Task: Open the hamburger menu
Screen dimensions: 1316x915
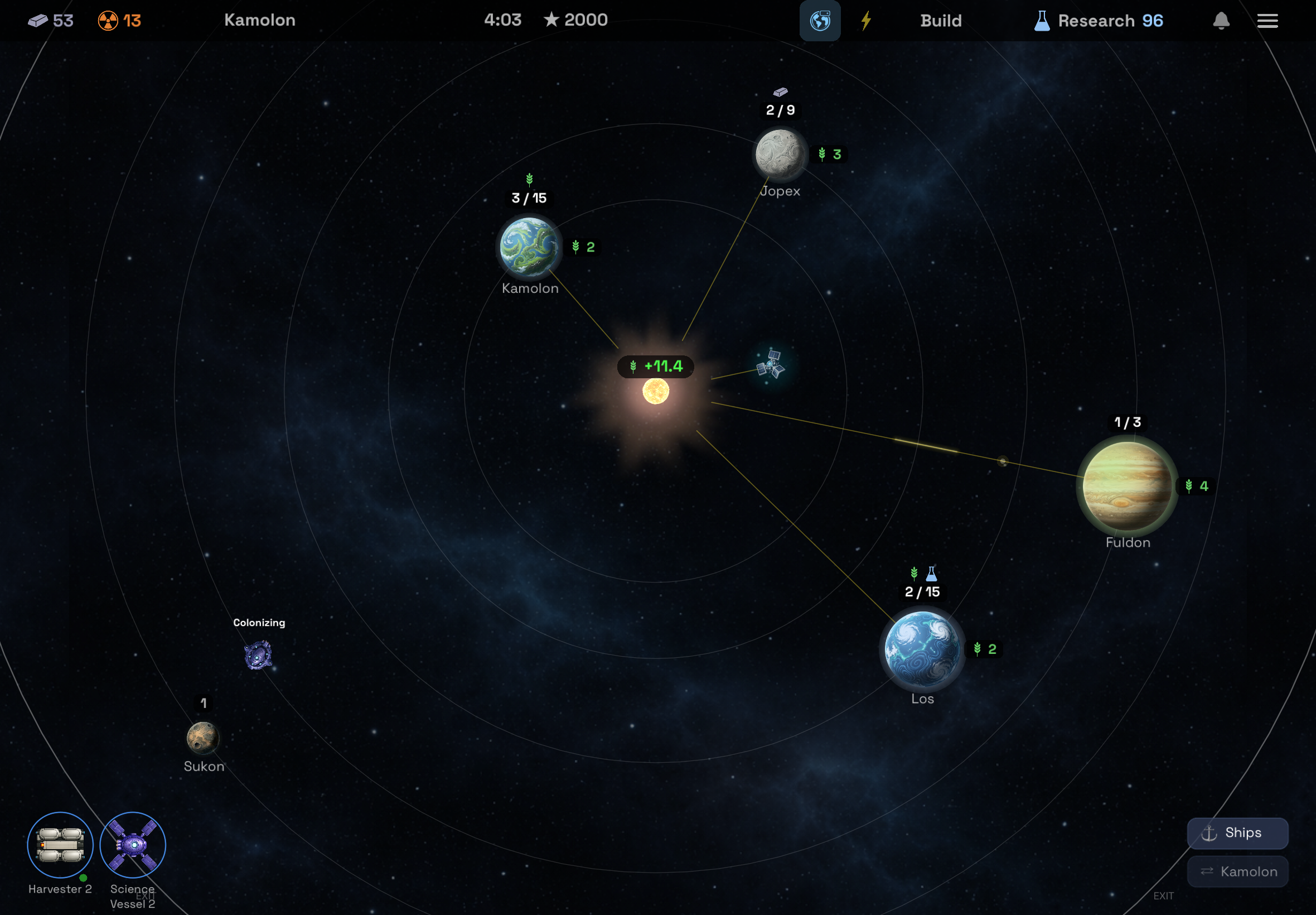Action: [1268, 21]
